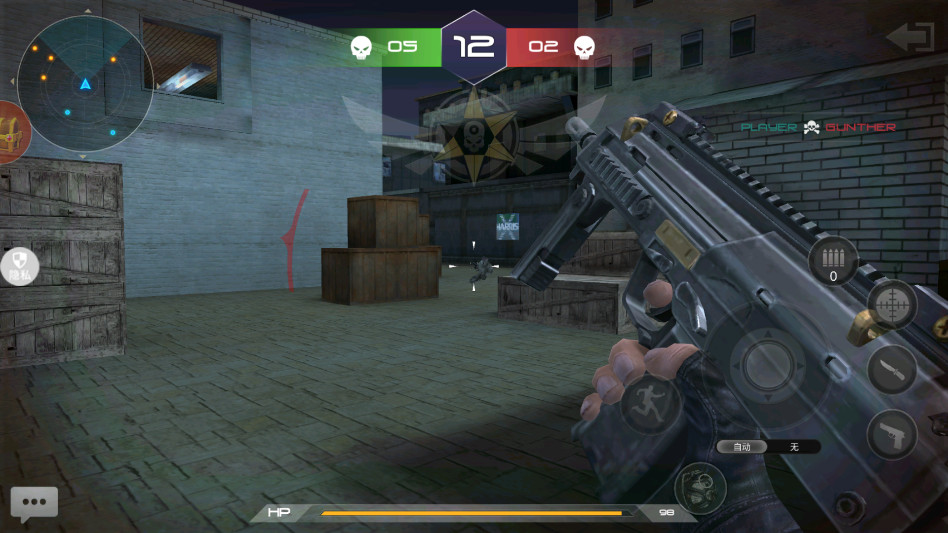This screenshot has height=533, width=948.
Task: Tap the central fire joystick button
Action: pos(768,365)
